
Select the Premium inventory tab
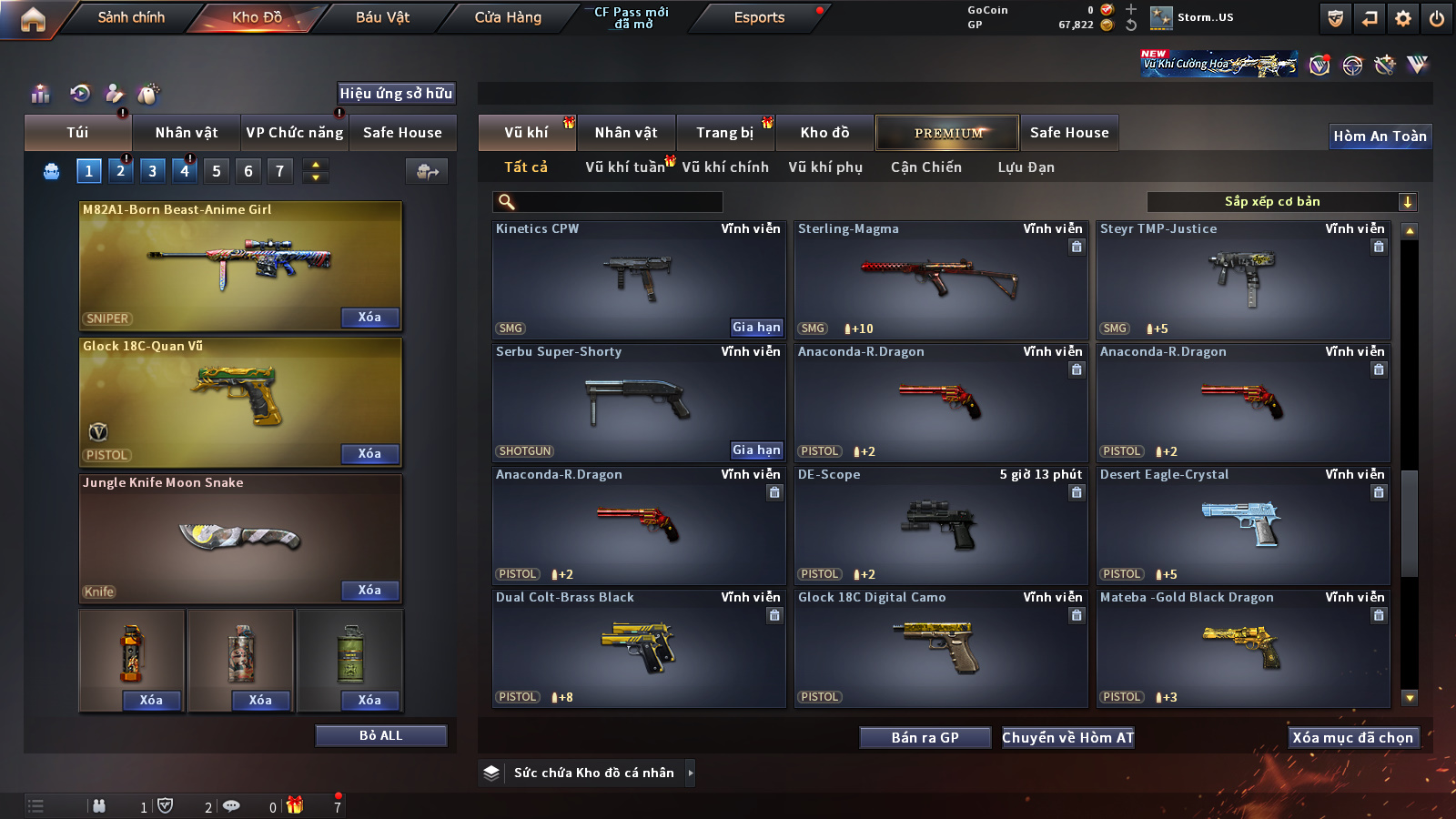point(947,133)
